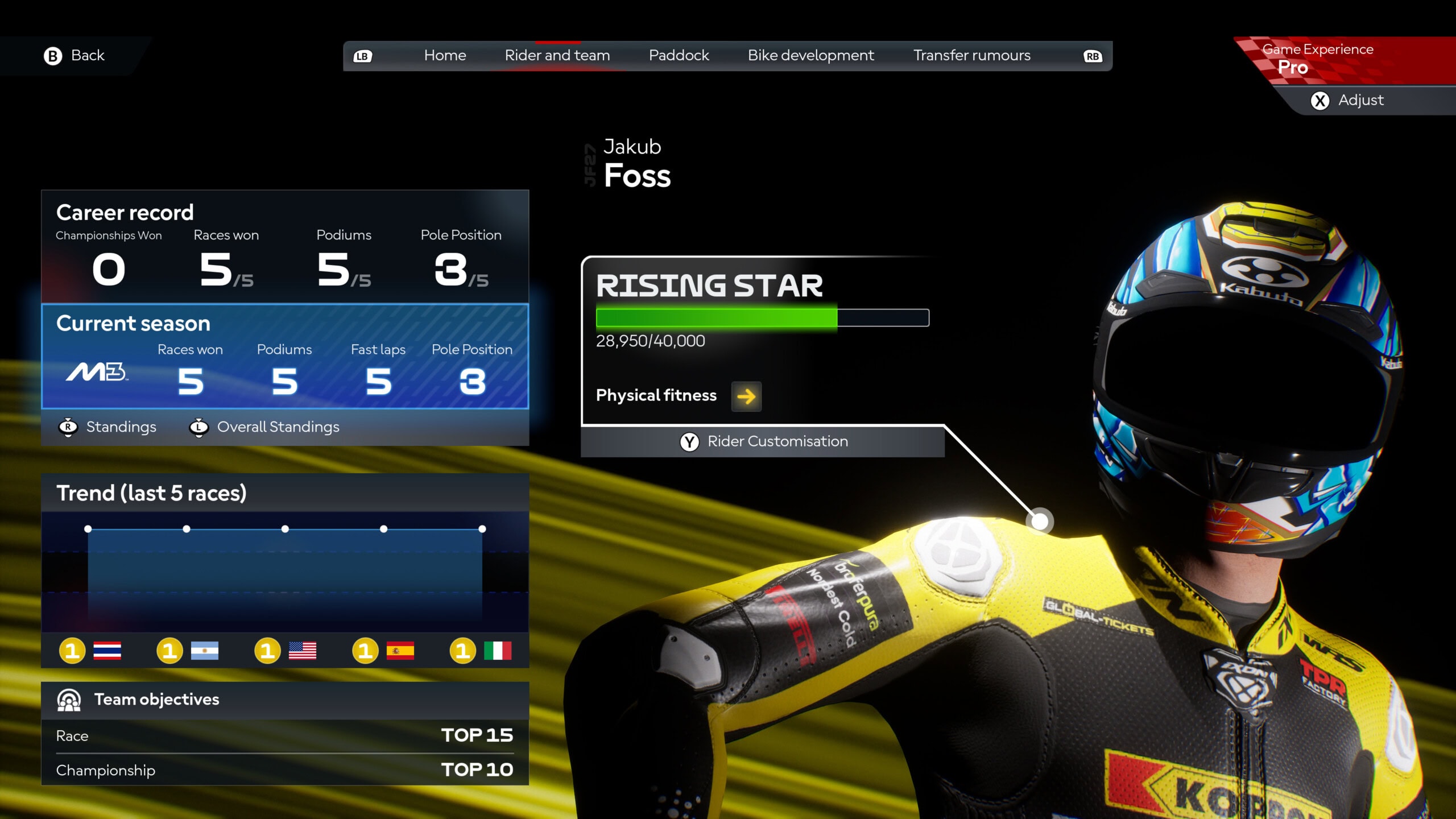View the Overall Standings
The width and height of the screenshot is (1456, 819).
265,427
